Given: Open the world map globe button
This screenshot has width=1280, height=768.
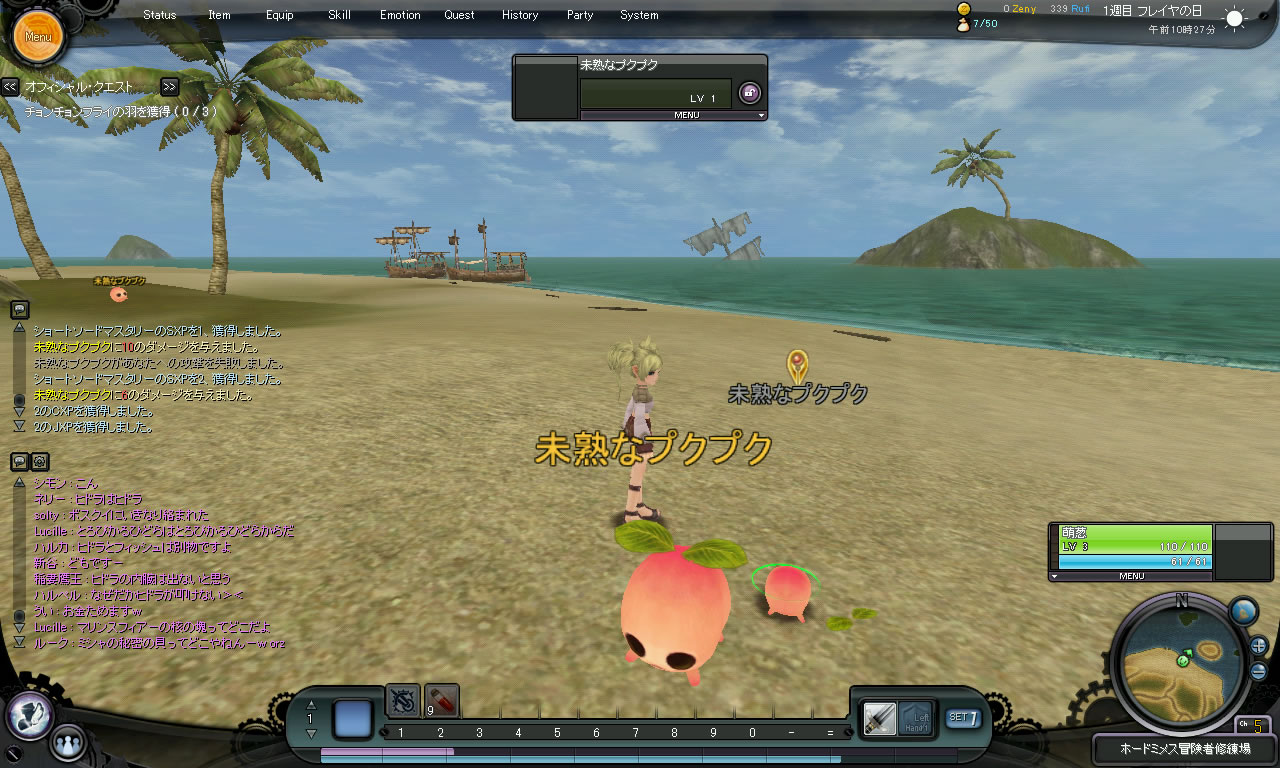Looking at the screenshot, I should (1243, 611).
